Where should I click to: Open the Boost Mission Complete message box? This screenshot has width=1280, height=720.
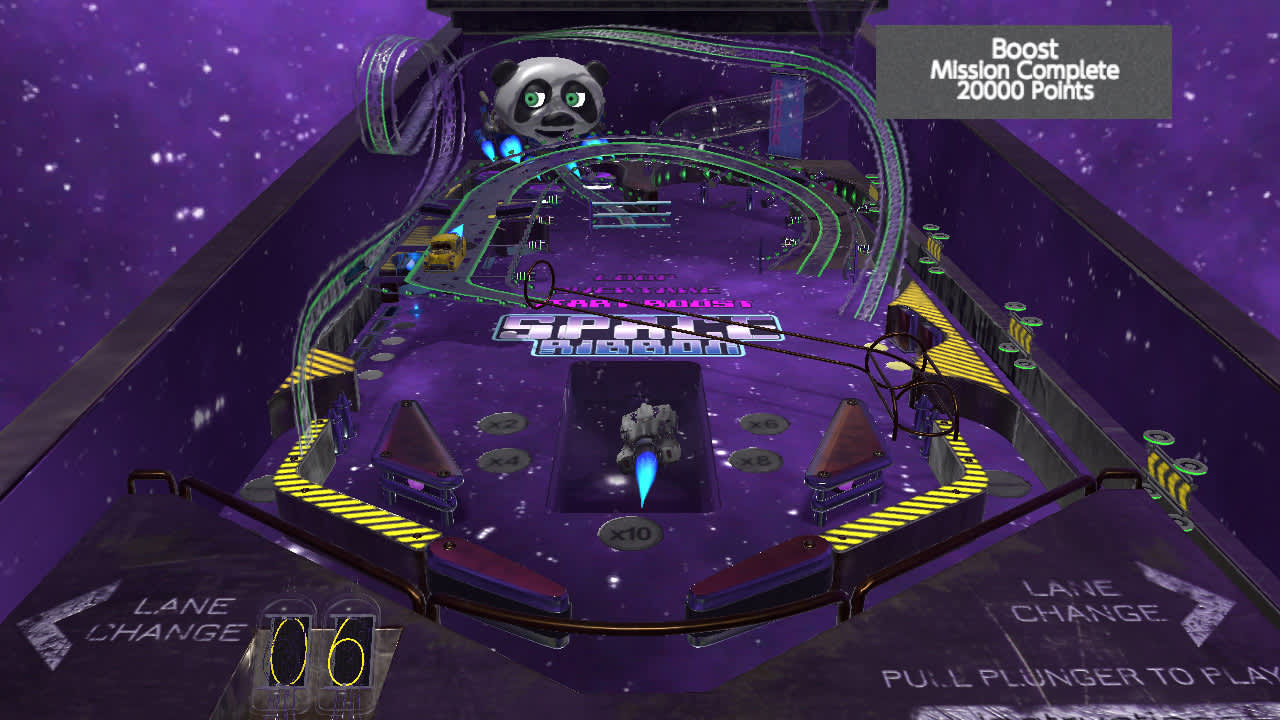1025,70
